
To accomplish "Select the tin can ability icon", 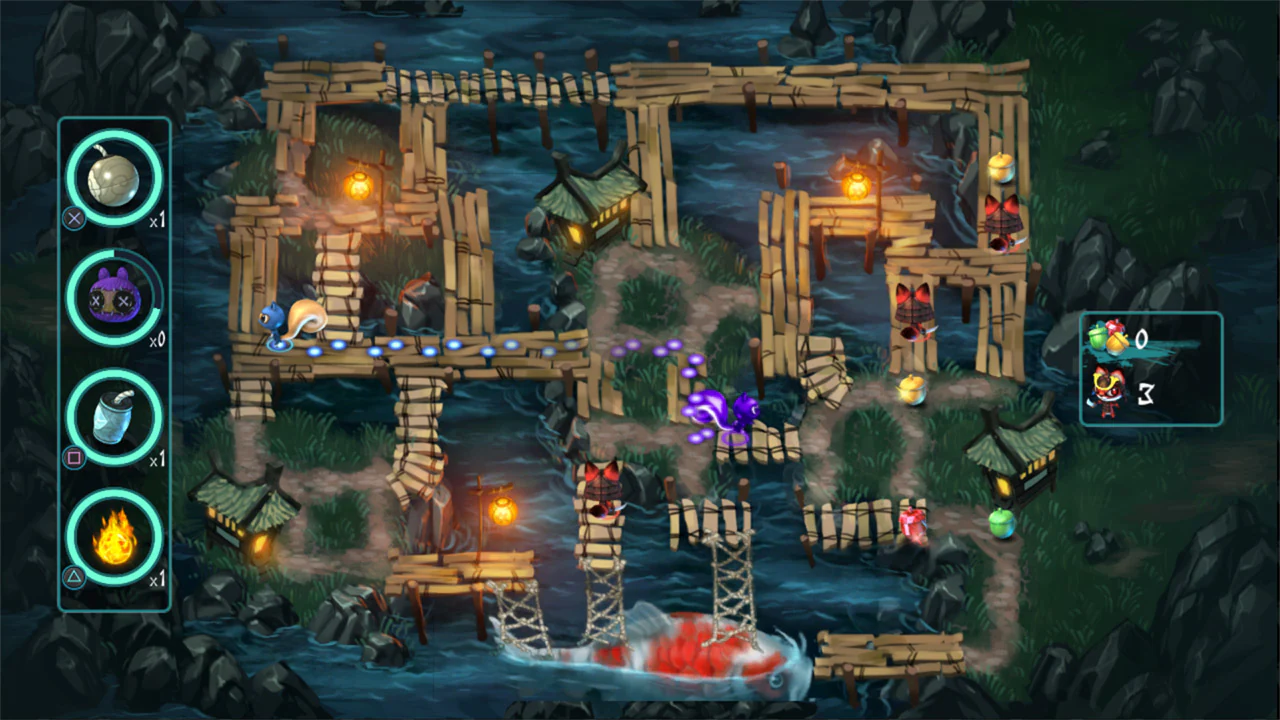I will coord(113,417).
